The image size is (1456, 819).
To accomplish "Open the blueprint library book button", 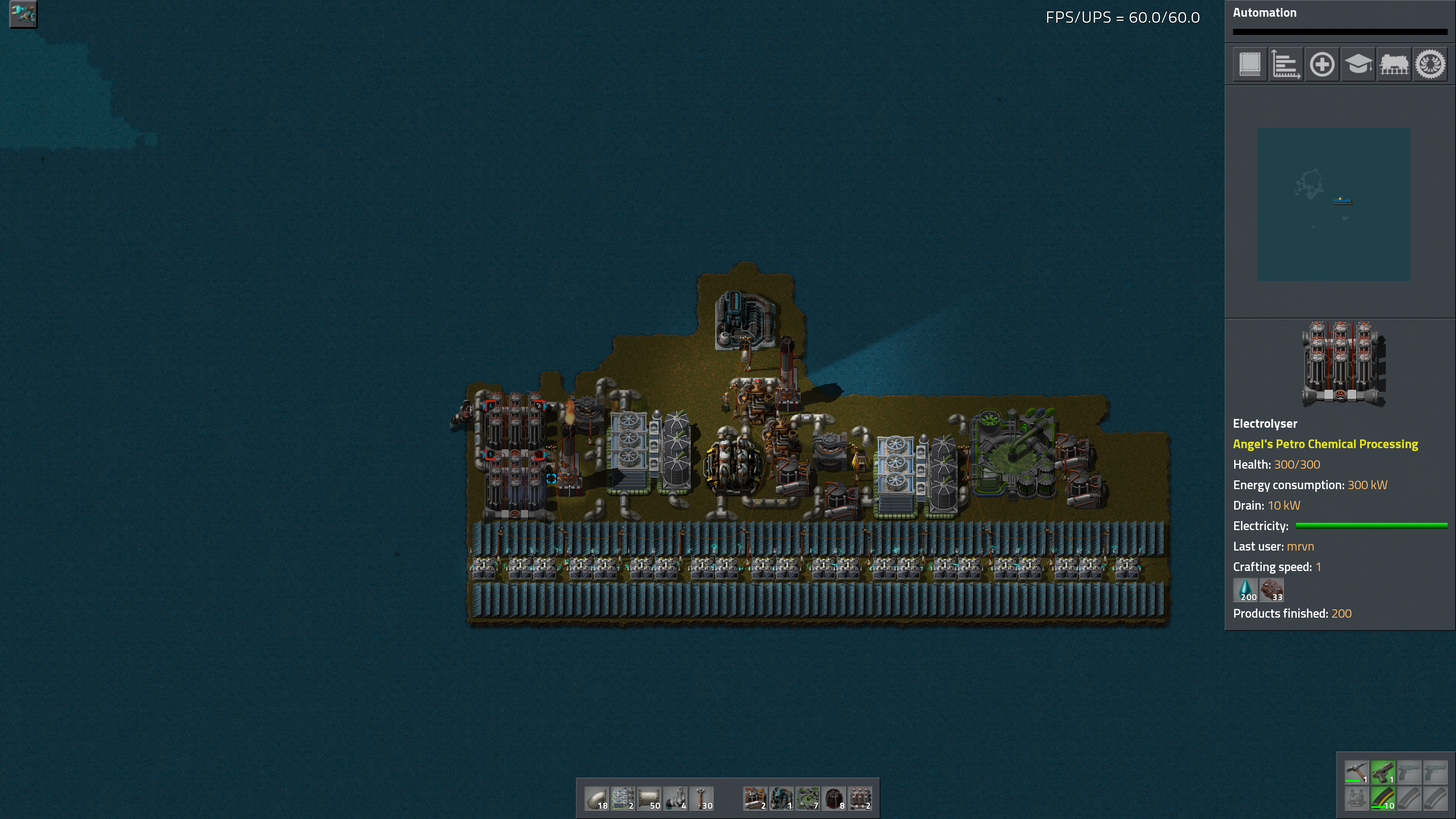I will (x=1250, y=64).
